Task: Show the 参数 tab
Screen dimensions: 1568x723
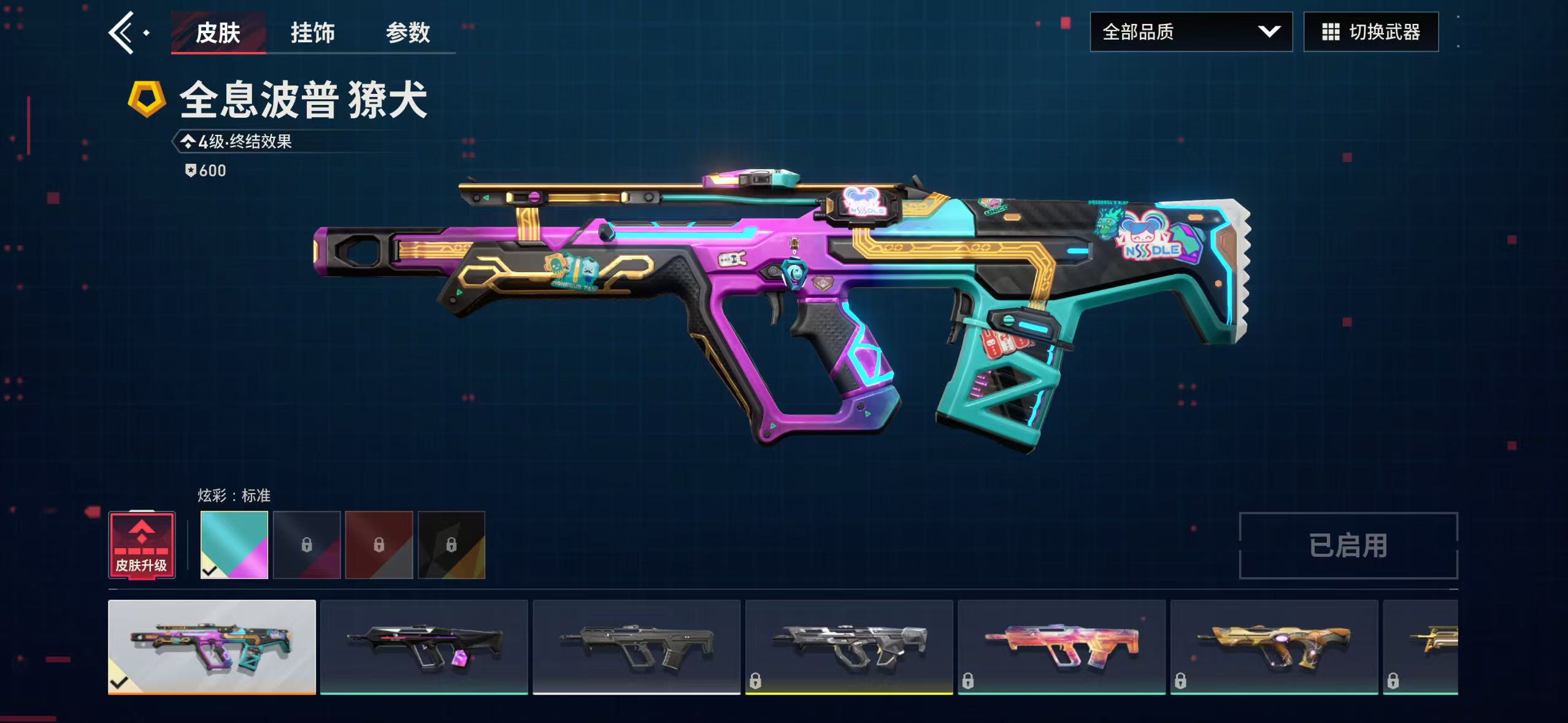Action: click(x=408, y=33)
